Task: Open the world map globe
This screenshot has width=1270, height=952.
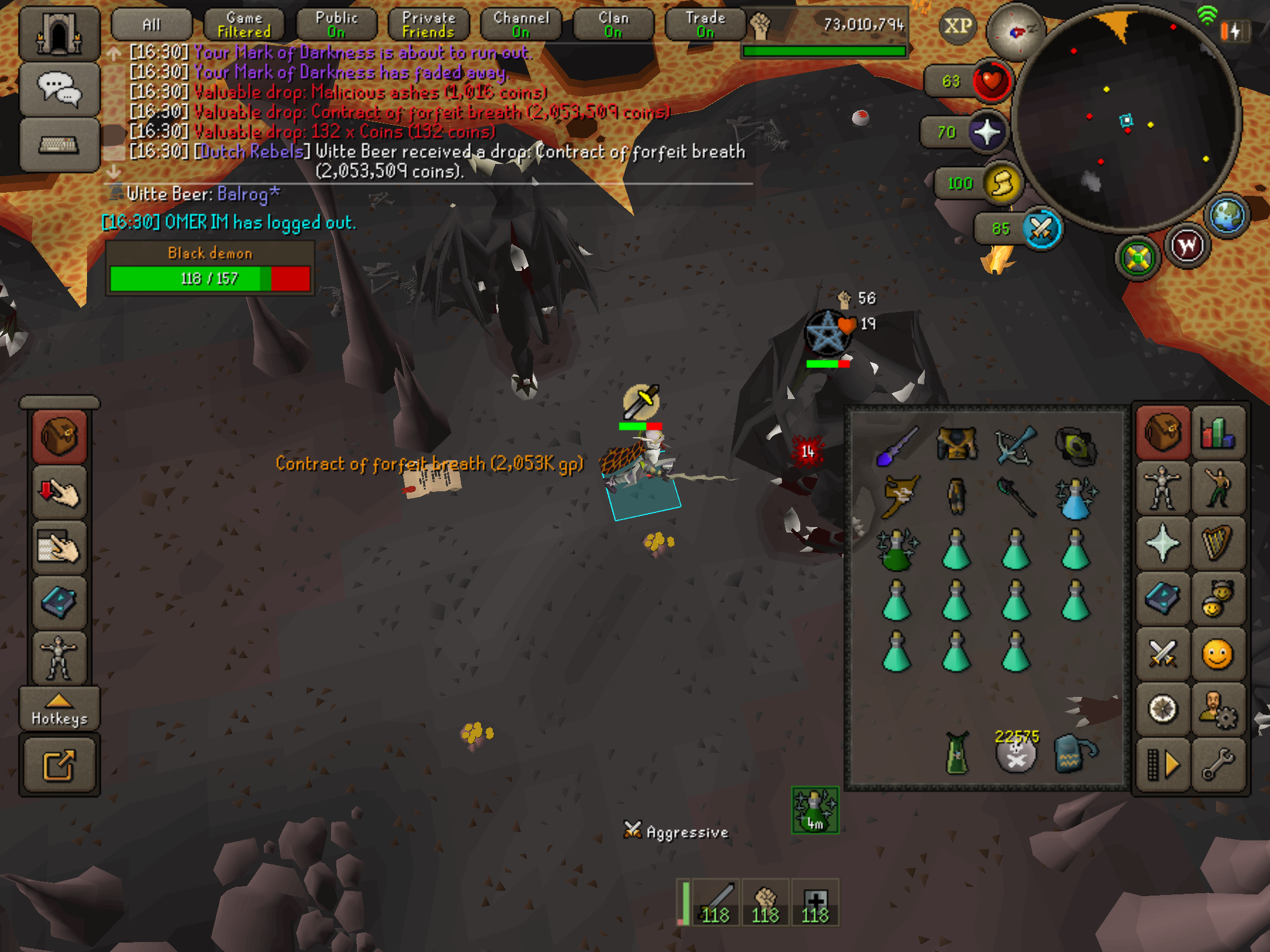Action: (x=1227, y=216)
